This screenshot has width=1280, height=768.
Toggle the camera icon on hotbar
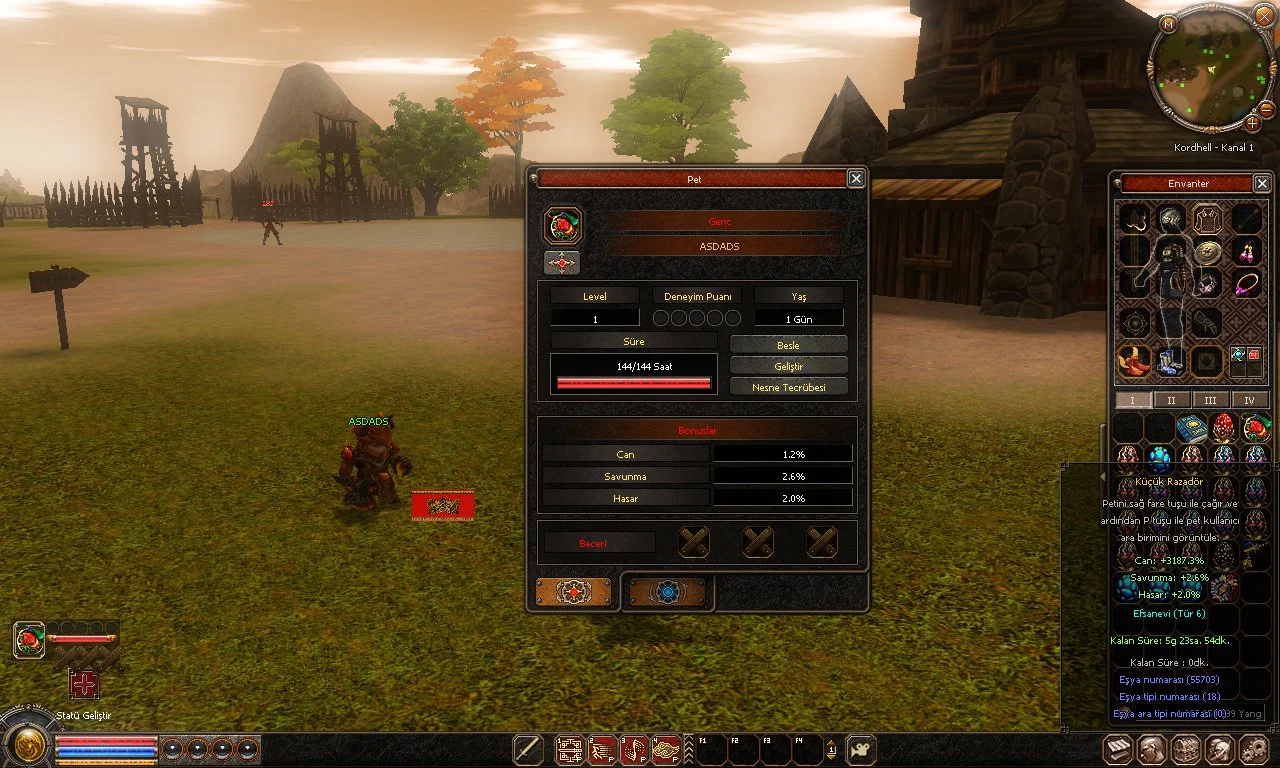click(861, 749)
